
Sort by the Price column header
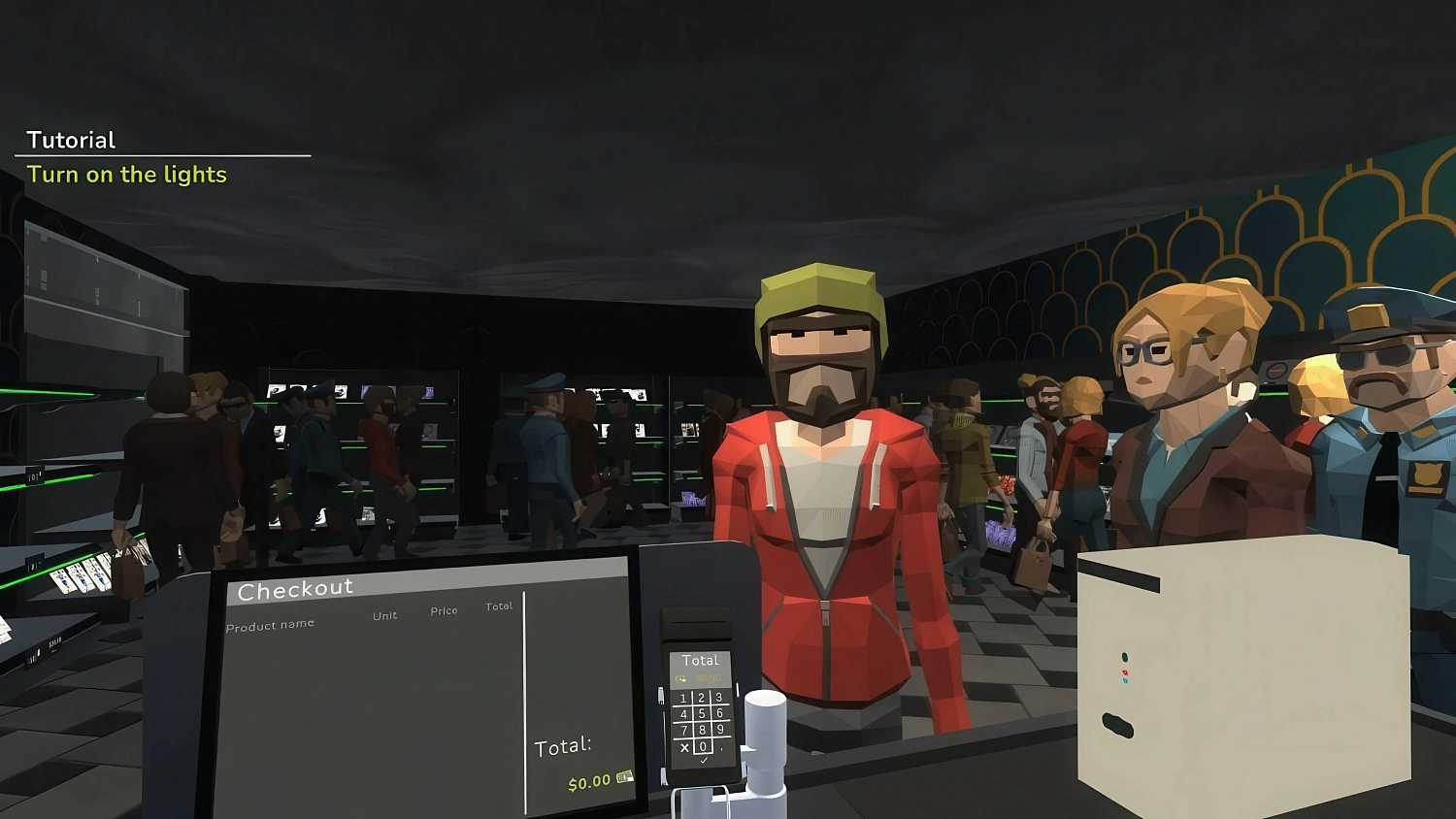coord(444,610)
